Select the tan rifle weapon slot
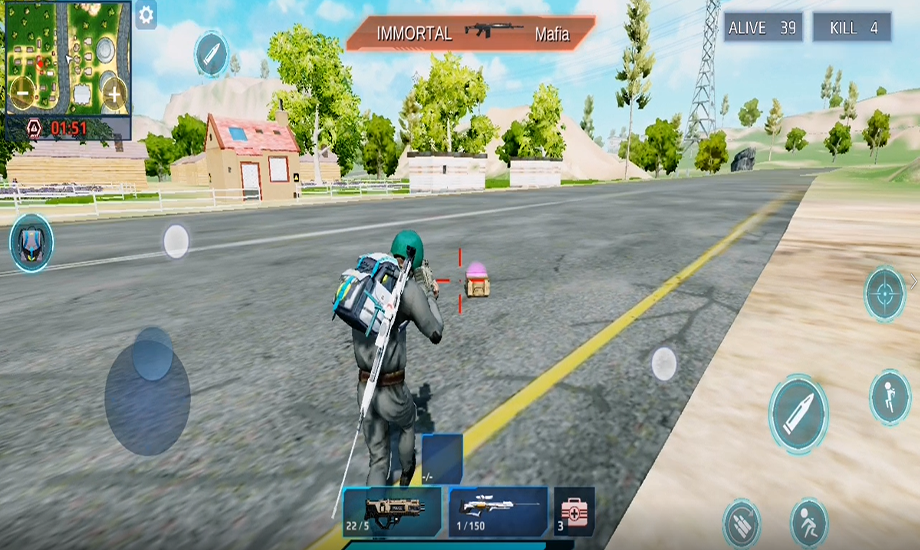Screen dimensions: 920x550 click(x=392, y=511)
